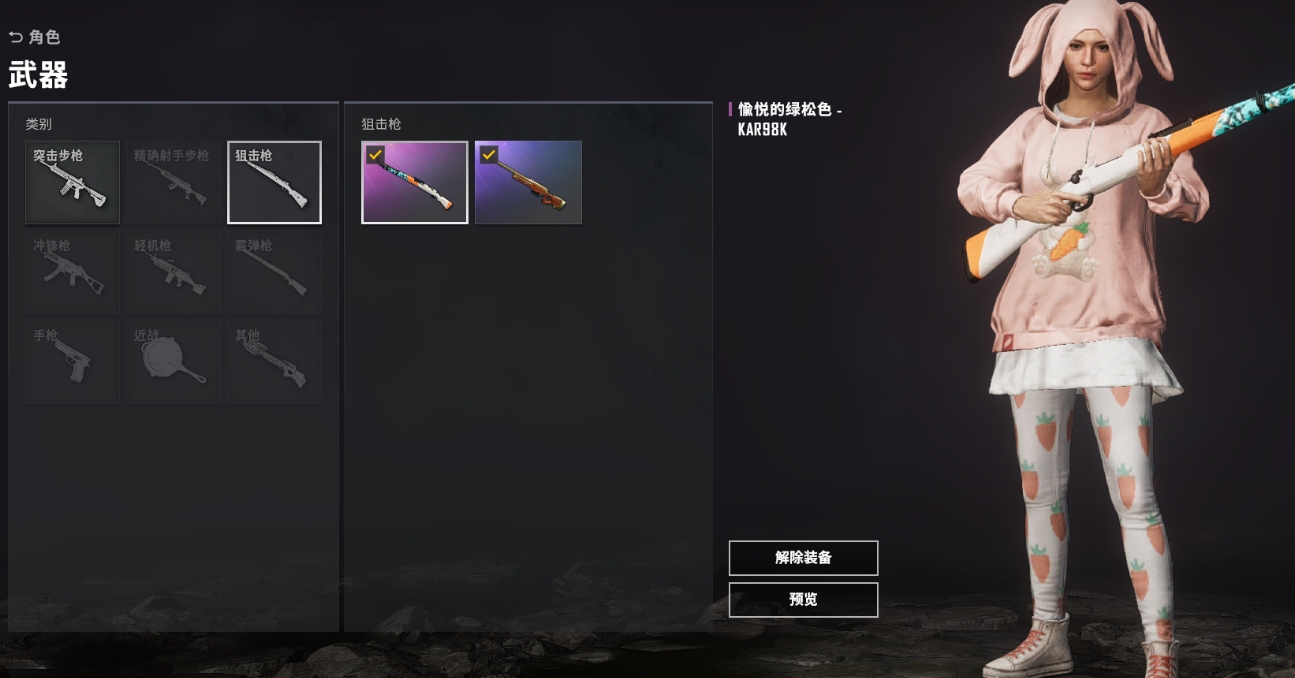The image size is (1295, 678).
Task: Choose the 近战 melee category with the pan
Action: click(x=174, y=362)
